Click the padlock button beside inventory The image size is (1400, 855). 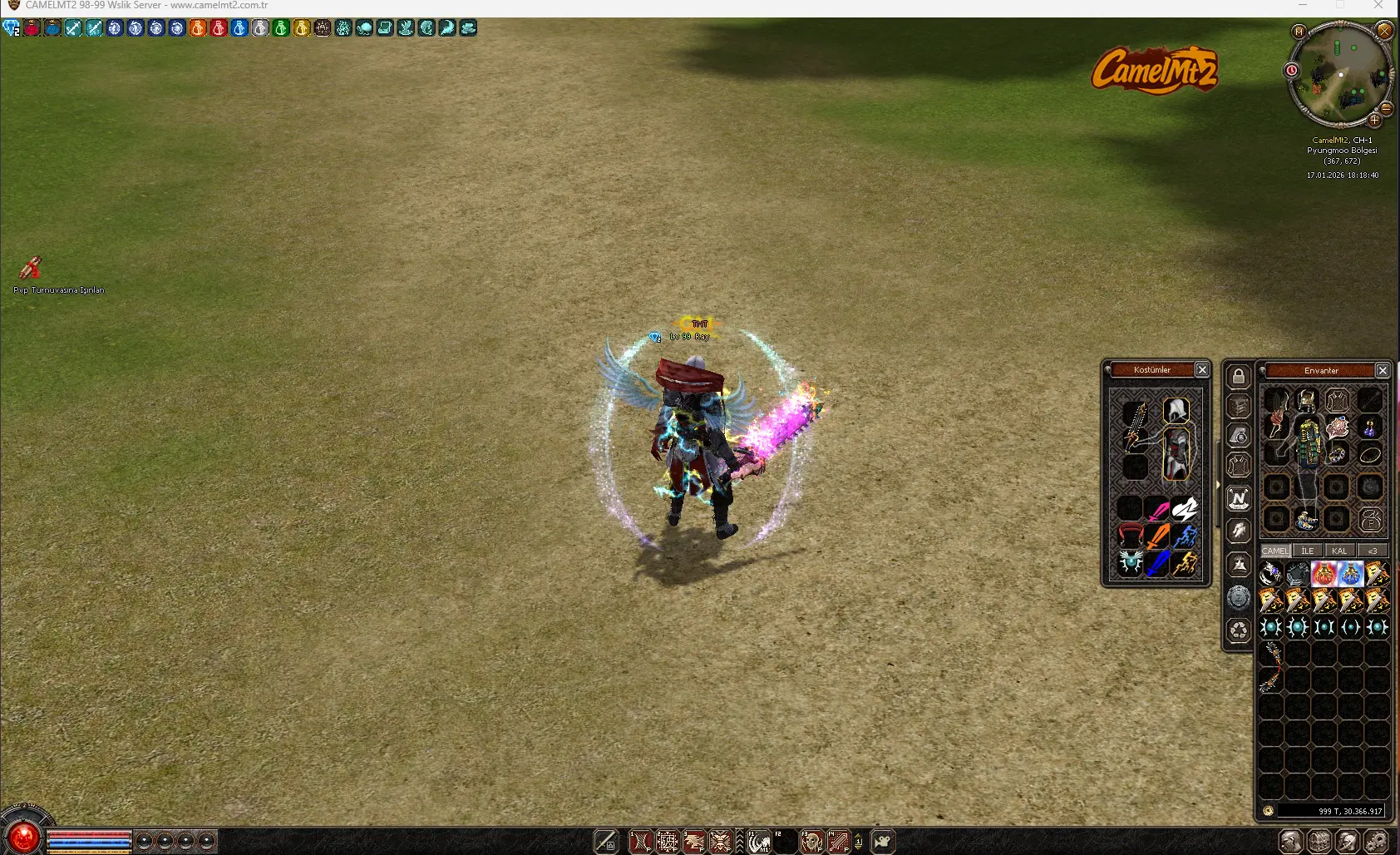[x=1239, y=377]
